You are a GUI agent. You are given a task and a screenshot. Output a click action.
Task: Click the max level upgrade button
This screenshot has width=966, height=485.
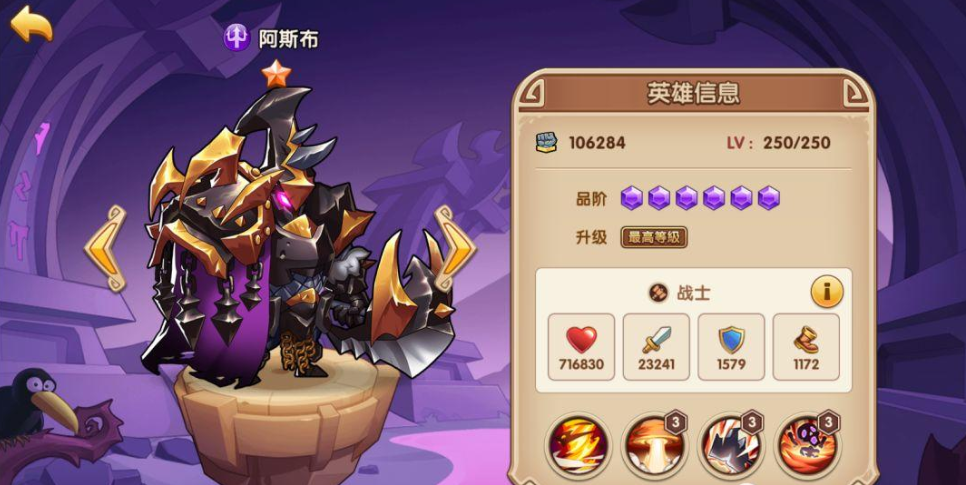pyautogui.click(x=654, y=238)
